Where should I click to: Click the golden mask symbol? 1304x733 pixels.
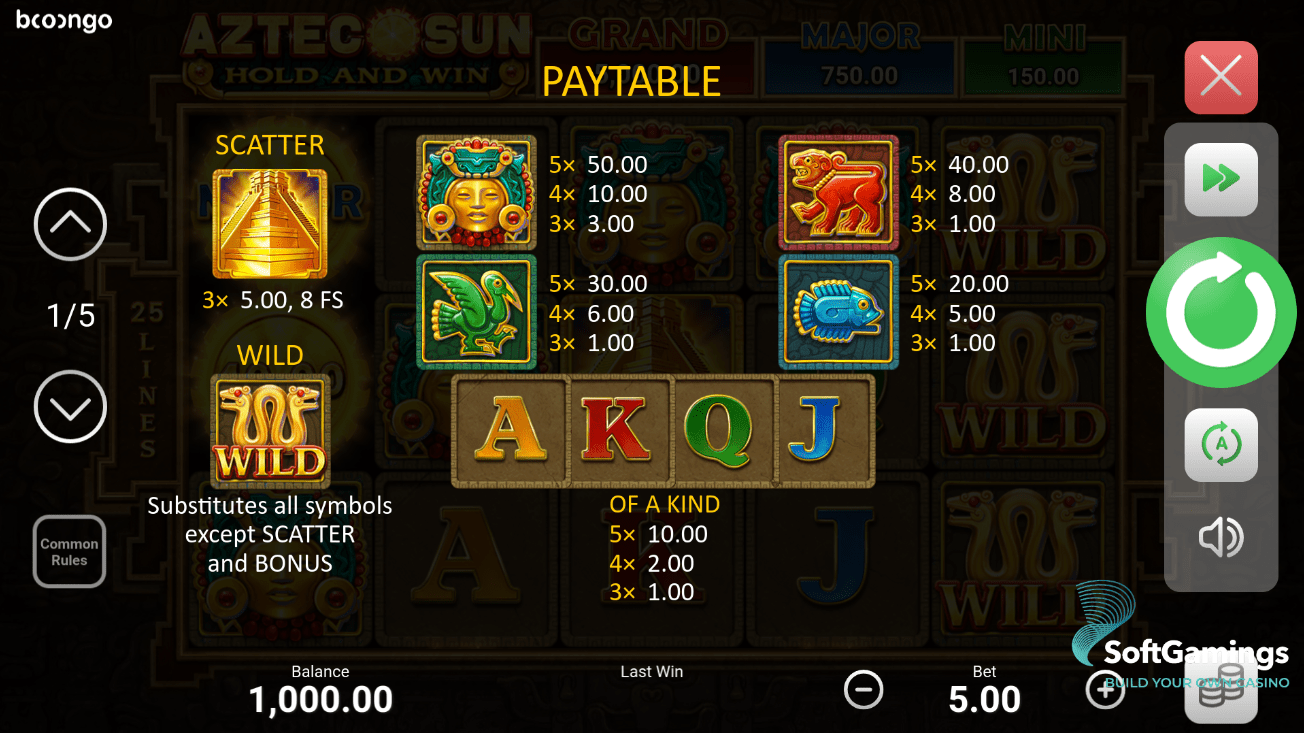(x=476, y=191)
